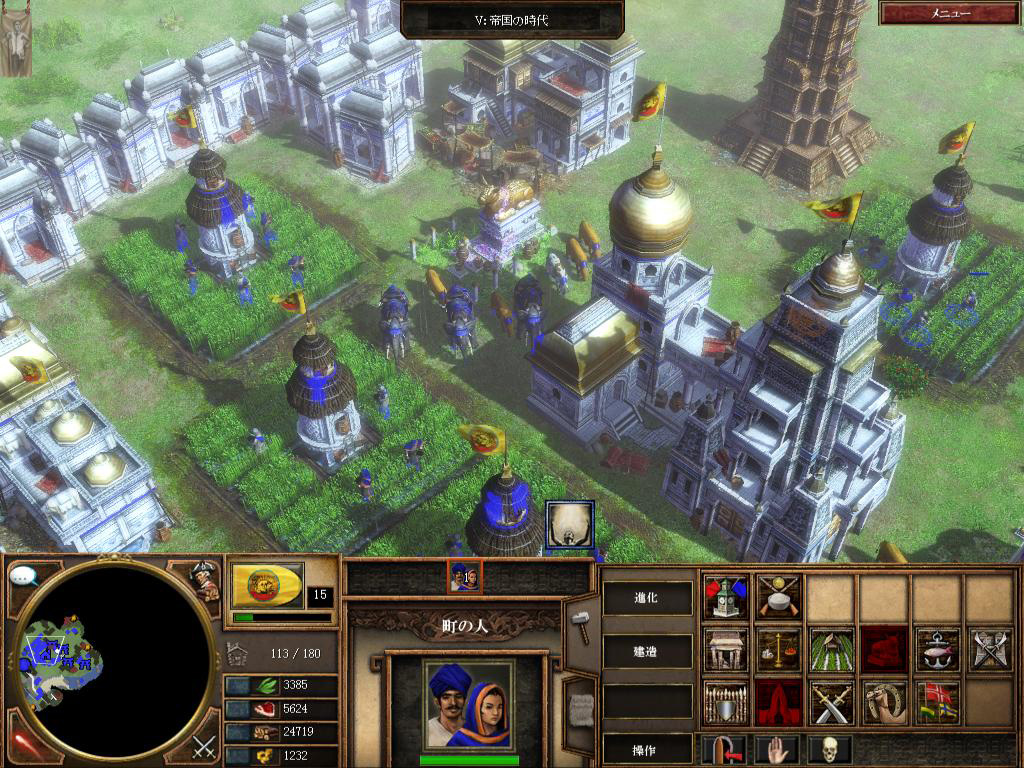Build the consulate with national flags
This screenshot has height=768, width=1024.
click(937, 702)
